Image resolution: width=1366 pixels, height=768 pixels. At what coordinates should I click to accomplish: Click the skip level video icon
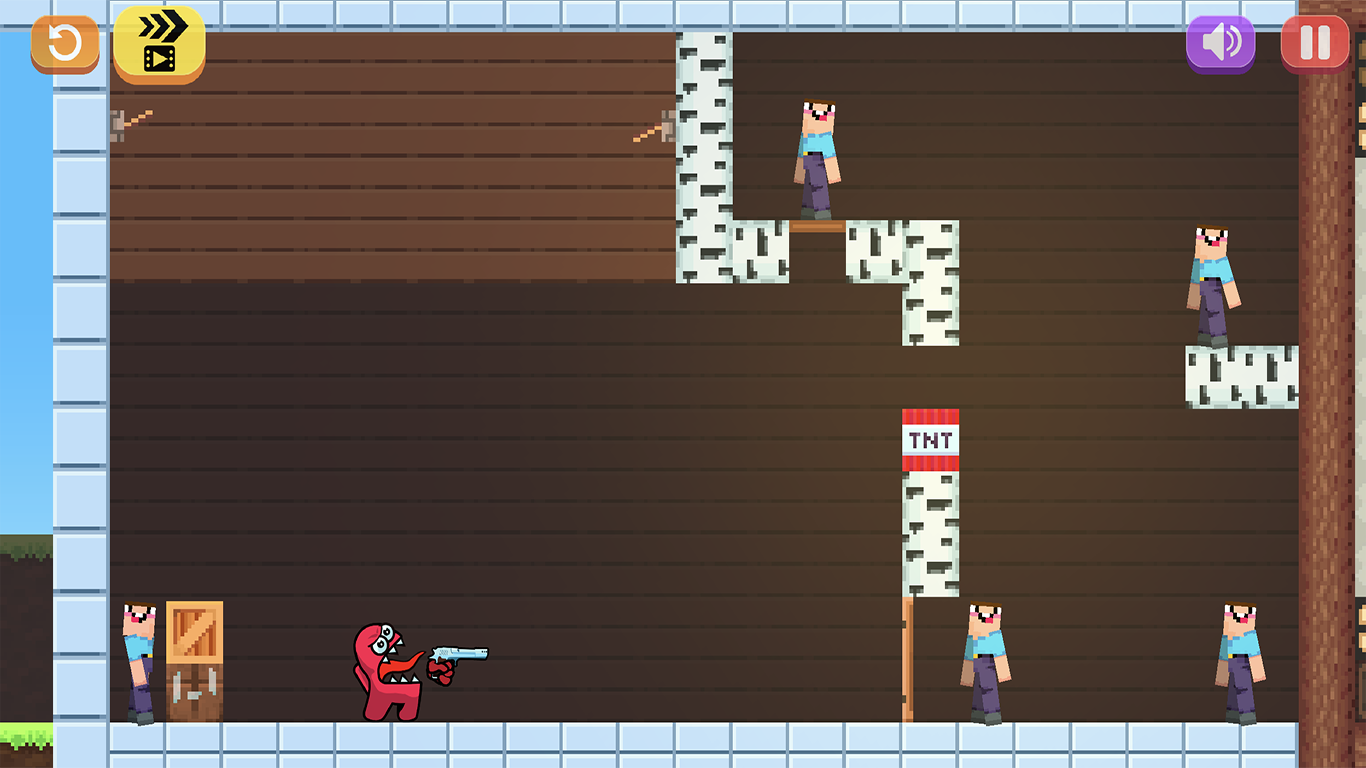pyautogui.click(x=158, y=42)
